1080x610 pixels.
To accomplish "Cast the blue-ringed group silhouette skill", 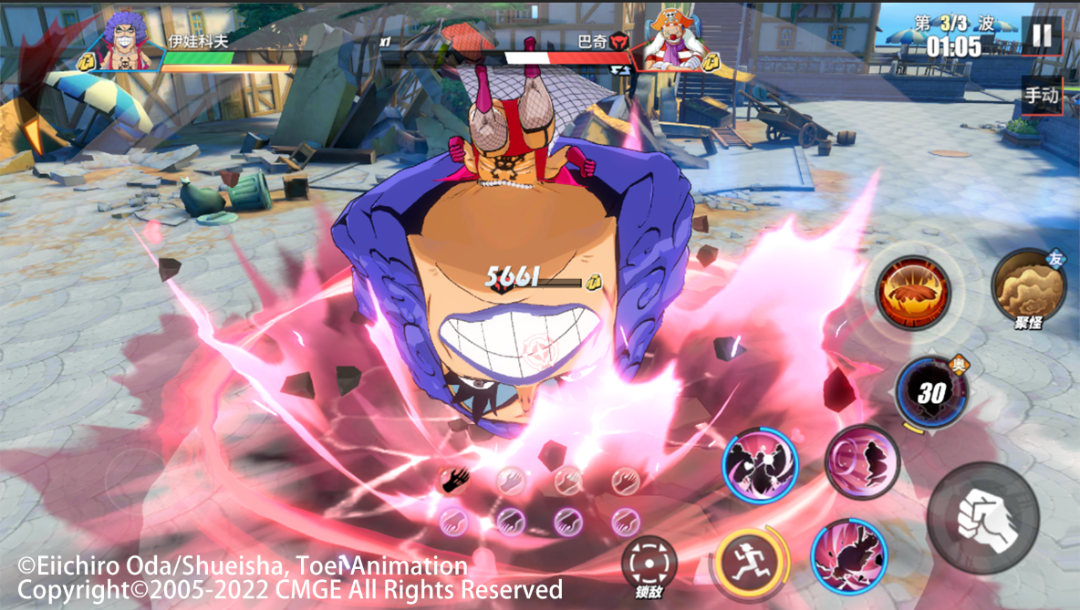I will 760,465.
